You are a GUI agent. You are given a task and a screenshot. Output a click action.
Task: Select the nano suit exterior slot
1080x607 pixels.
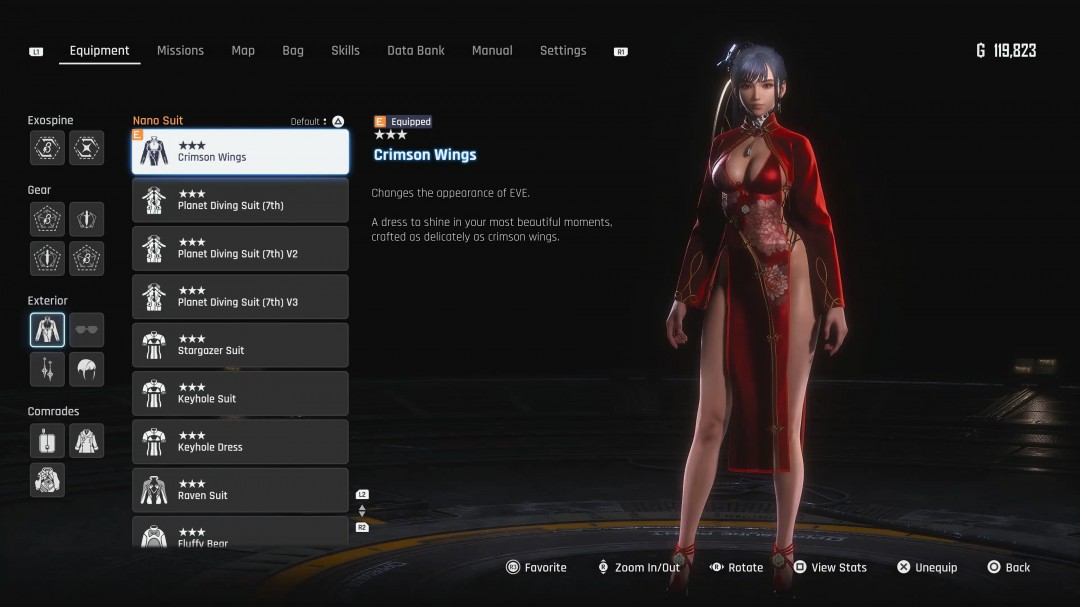(x=47, y=330)
